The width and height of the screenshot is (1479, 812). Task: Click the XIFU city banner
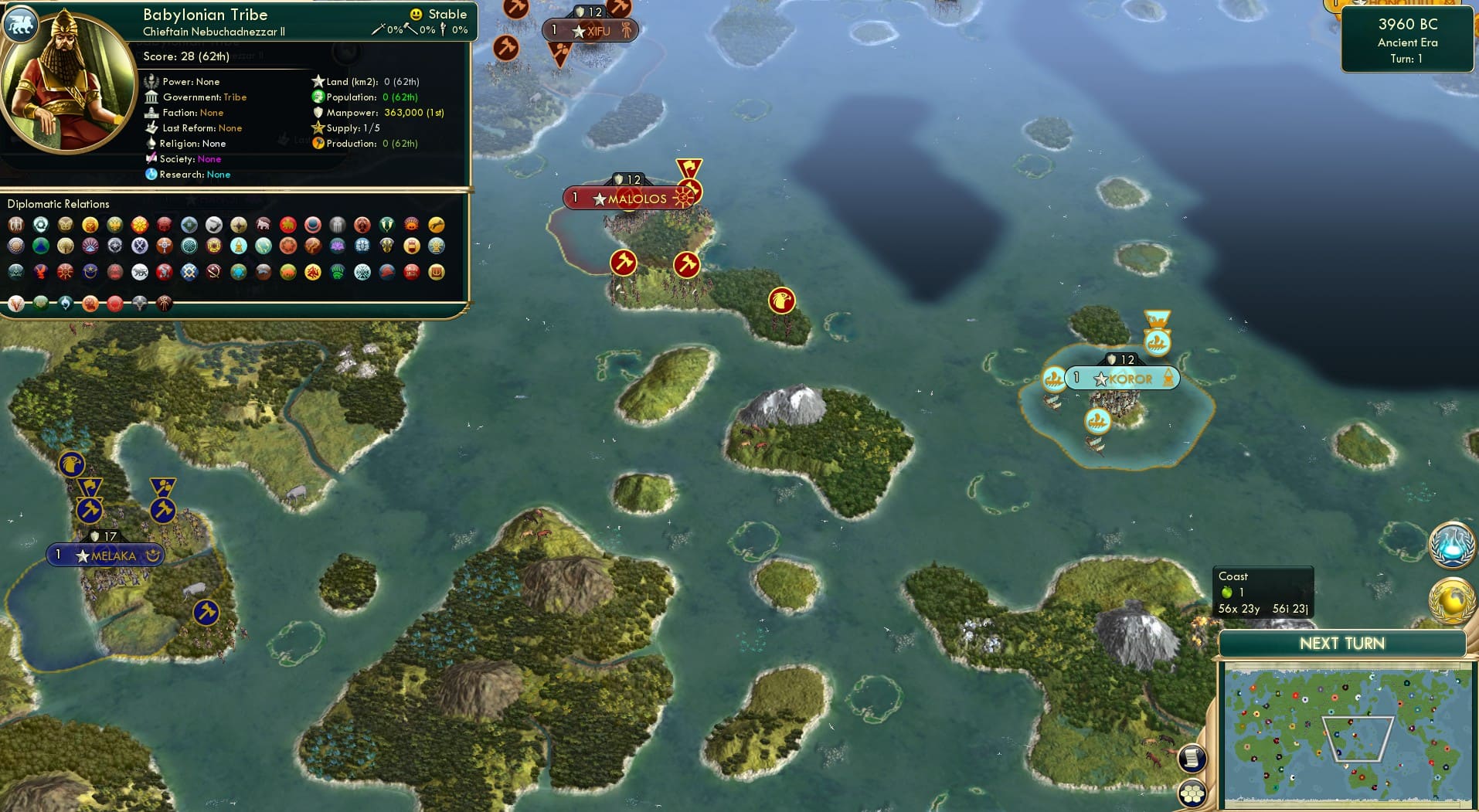[x=590, y=31]
